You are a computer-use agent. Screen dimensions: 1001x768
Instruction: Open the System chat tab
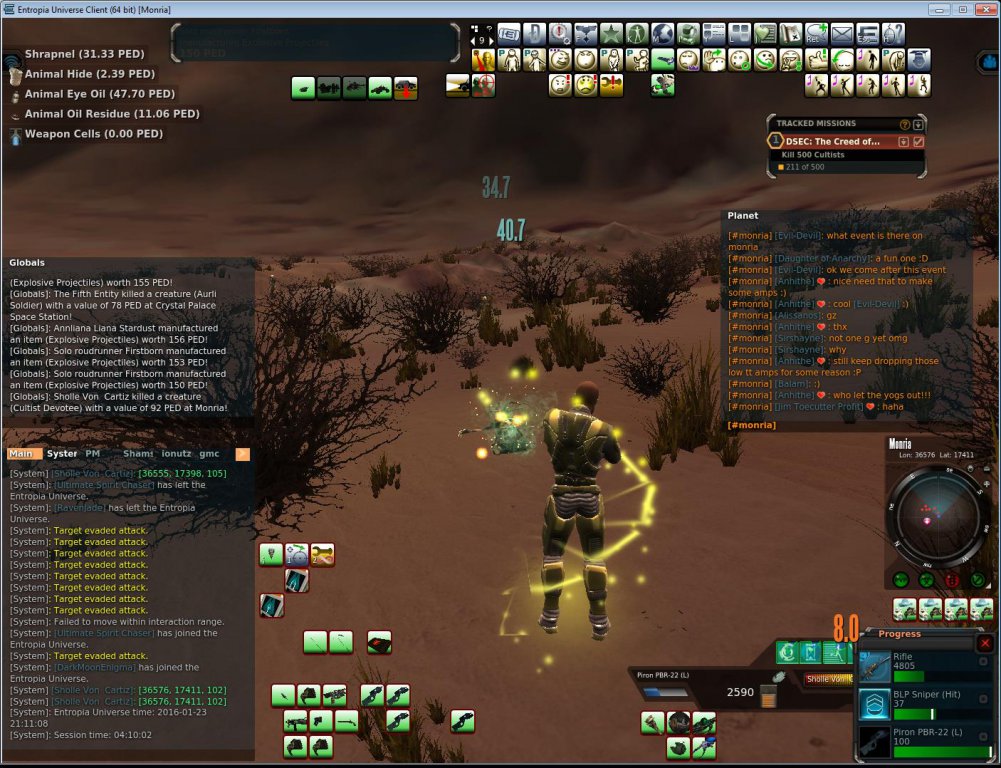(x=62, y=453)
